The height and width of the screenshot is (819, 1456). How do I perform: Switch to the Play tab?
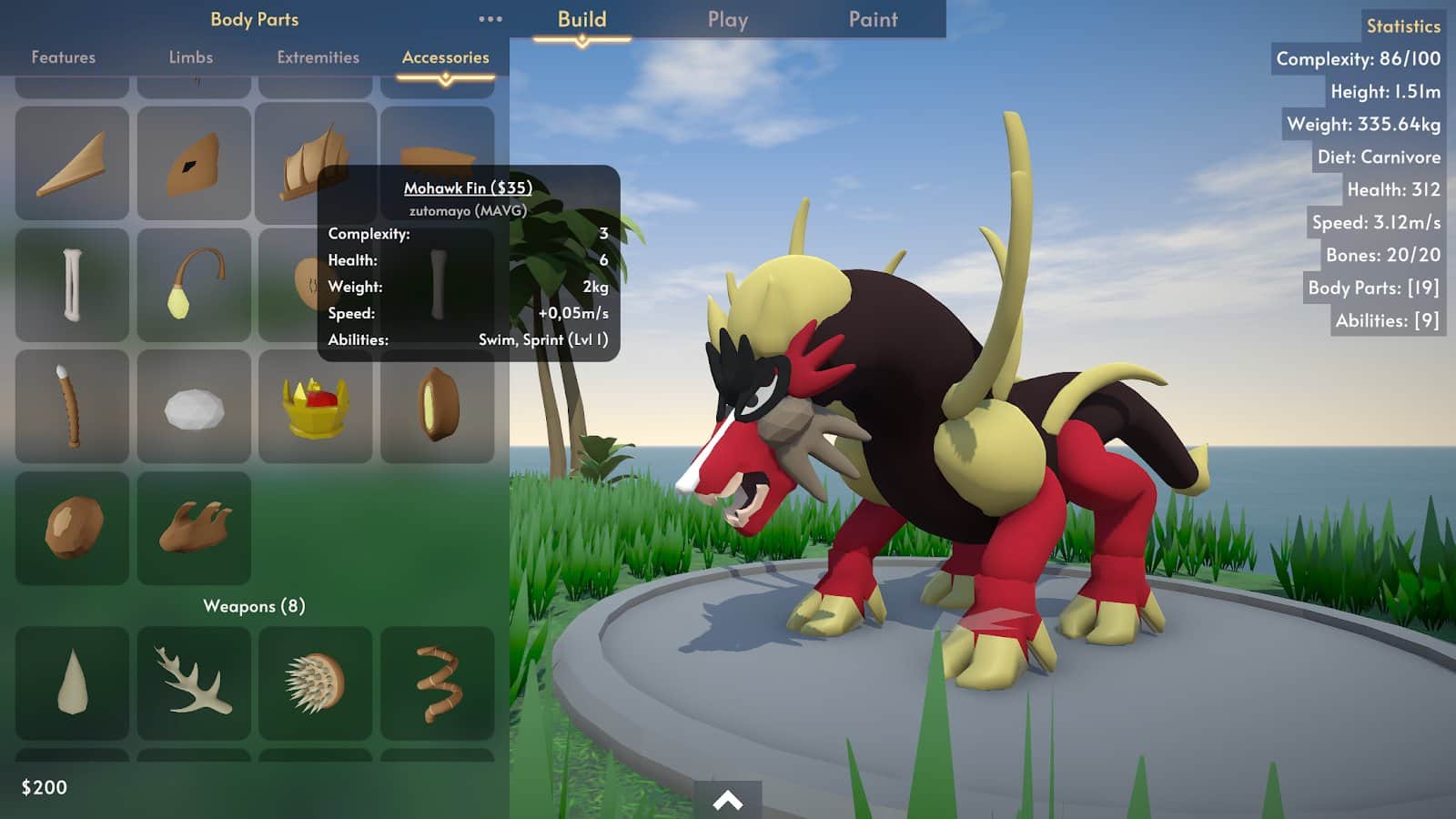pos(727,19)
